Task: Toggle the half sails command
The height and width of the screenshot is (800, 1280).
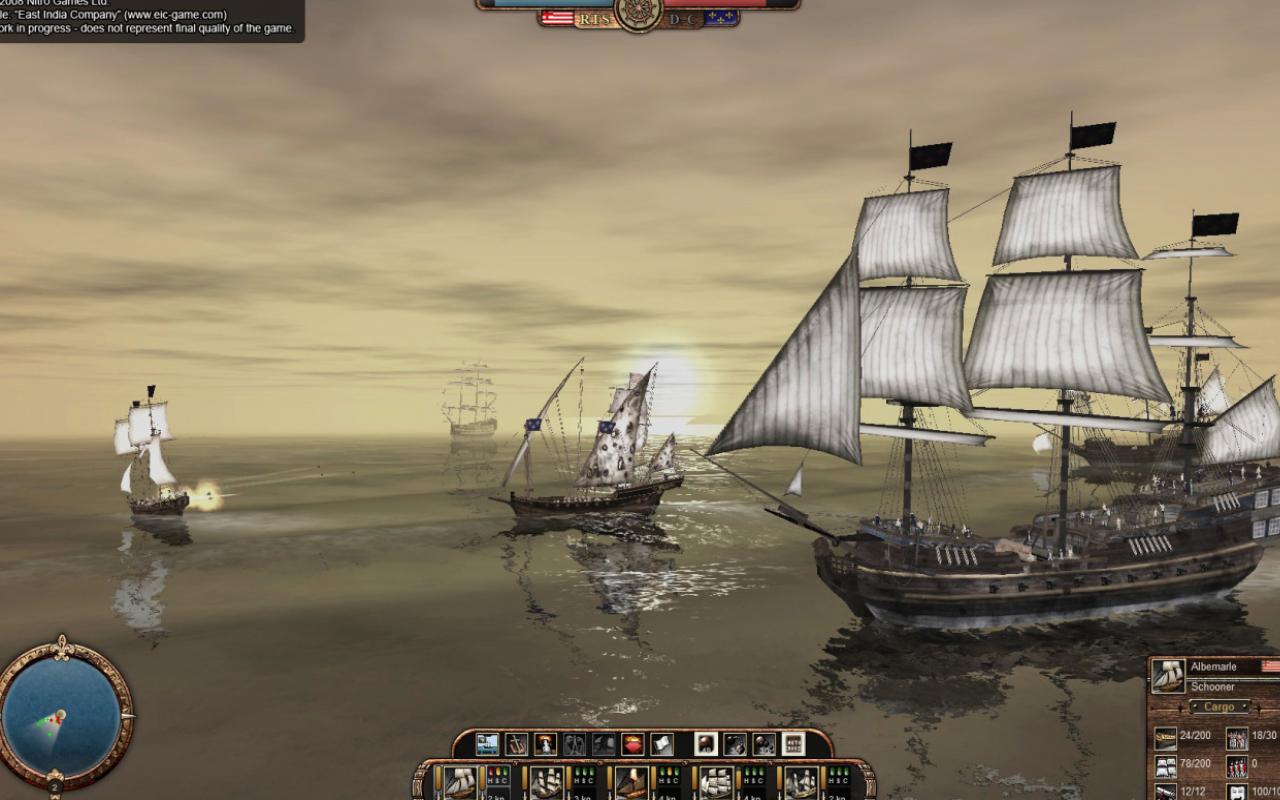Action: [574, 746]
